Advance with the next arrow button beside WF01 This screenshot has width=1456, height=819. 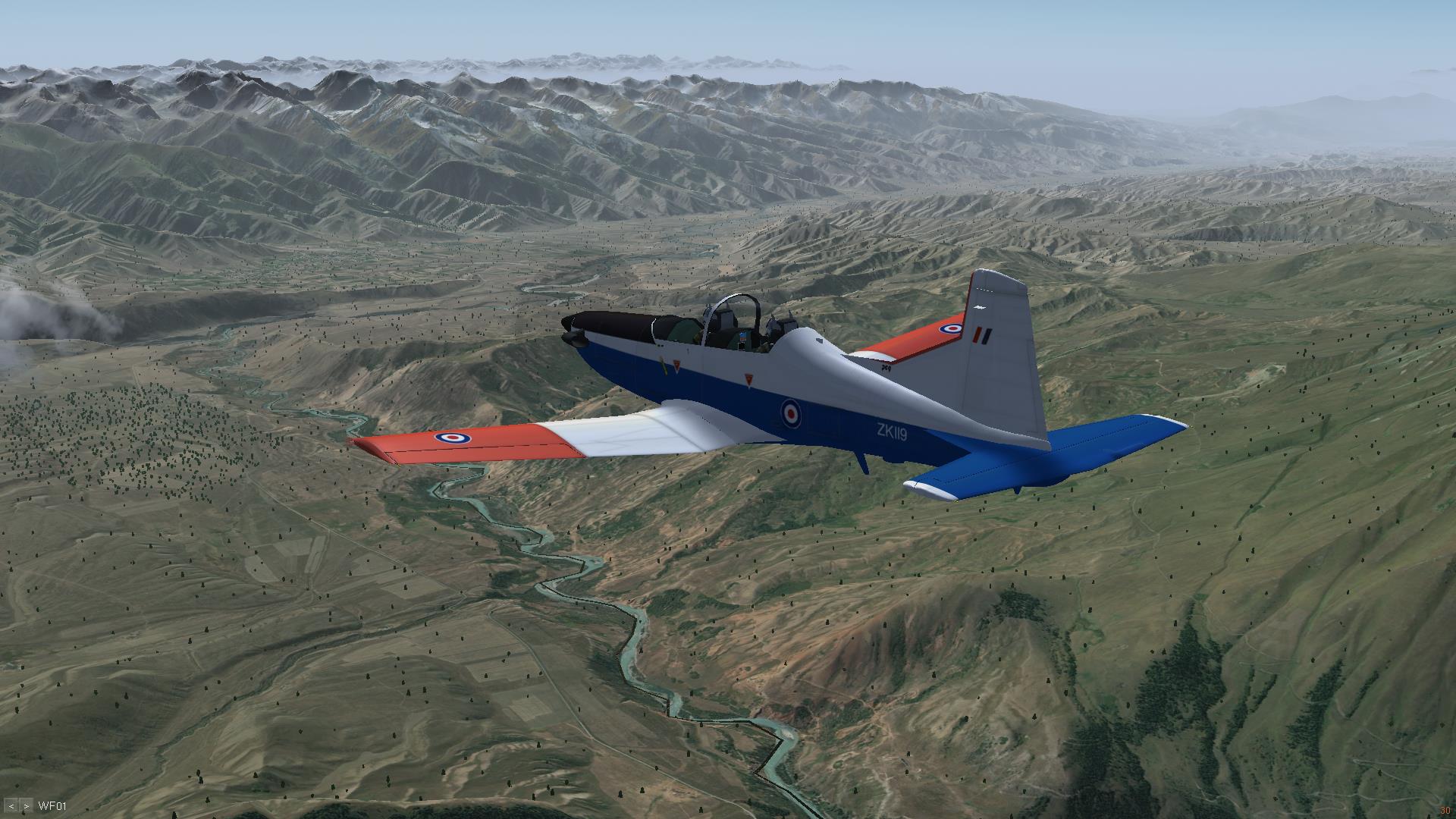pos(26,806)
